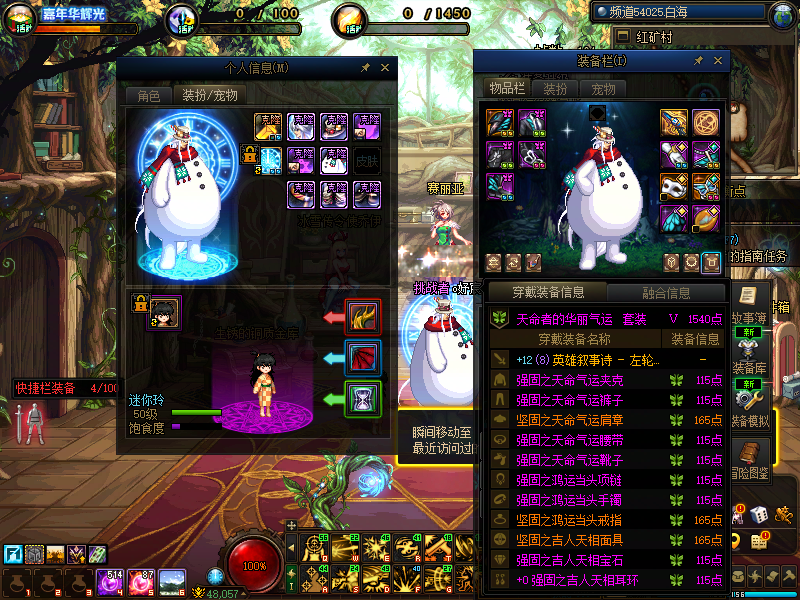Viewport: 800px width, 600px height.
Task: Click the magic circle emblem equipment slot
Action: (706, 122)
